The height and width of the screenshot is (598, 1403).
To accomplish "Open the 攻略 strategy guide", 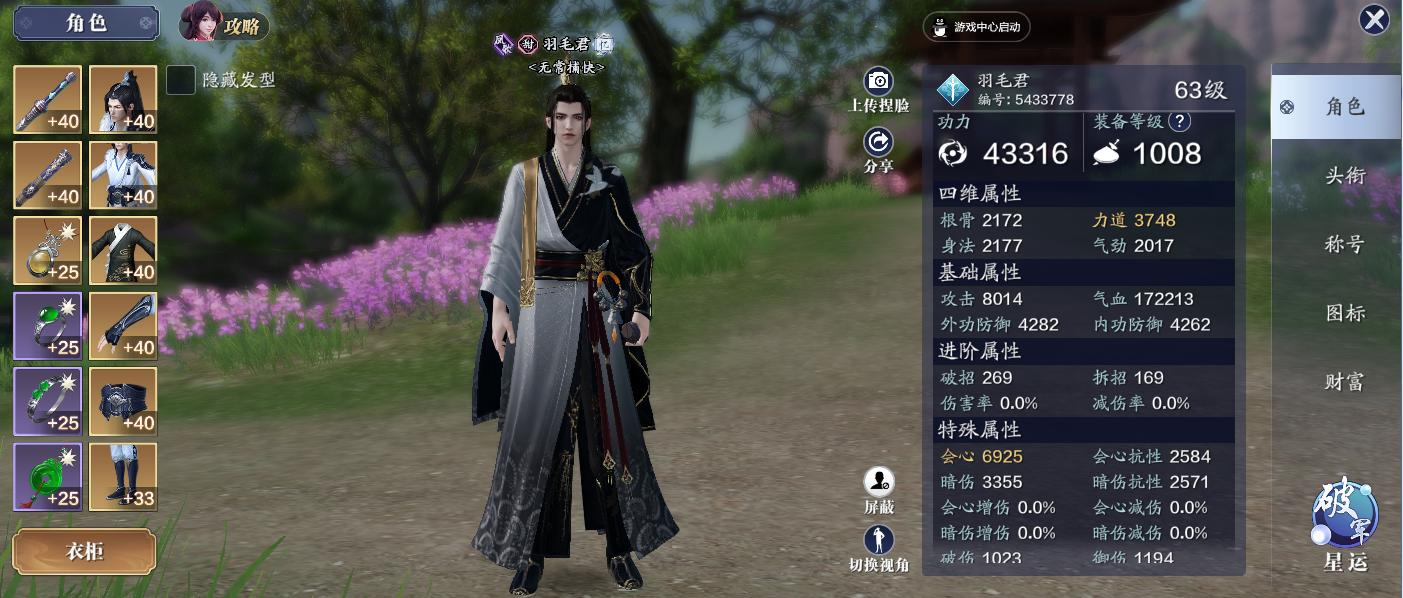I will click(x=224, y=26).
